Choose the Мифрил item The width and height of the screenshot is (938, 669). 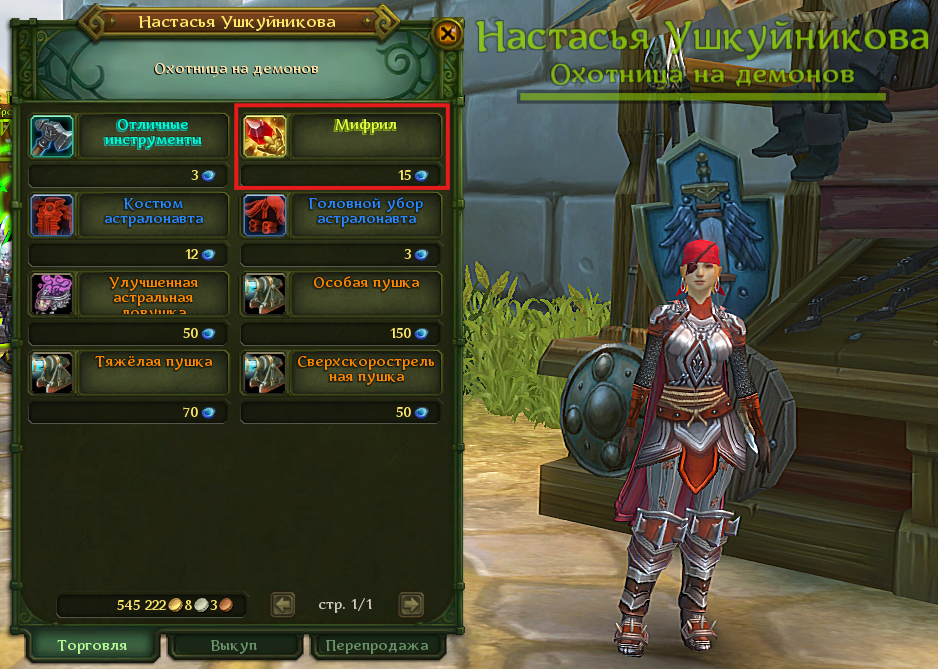click(x=342, y=134)
